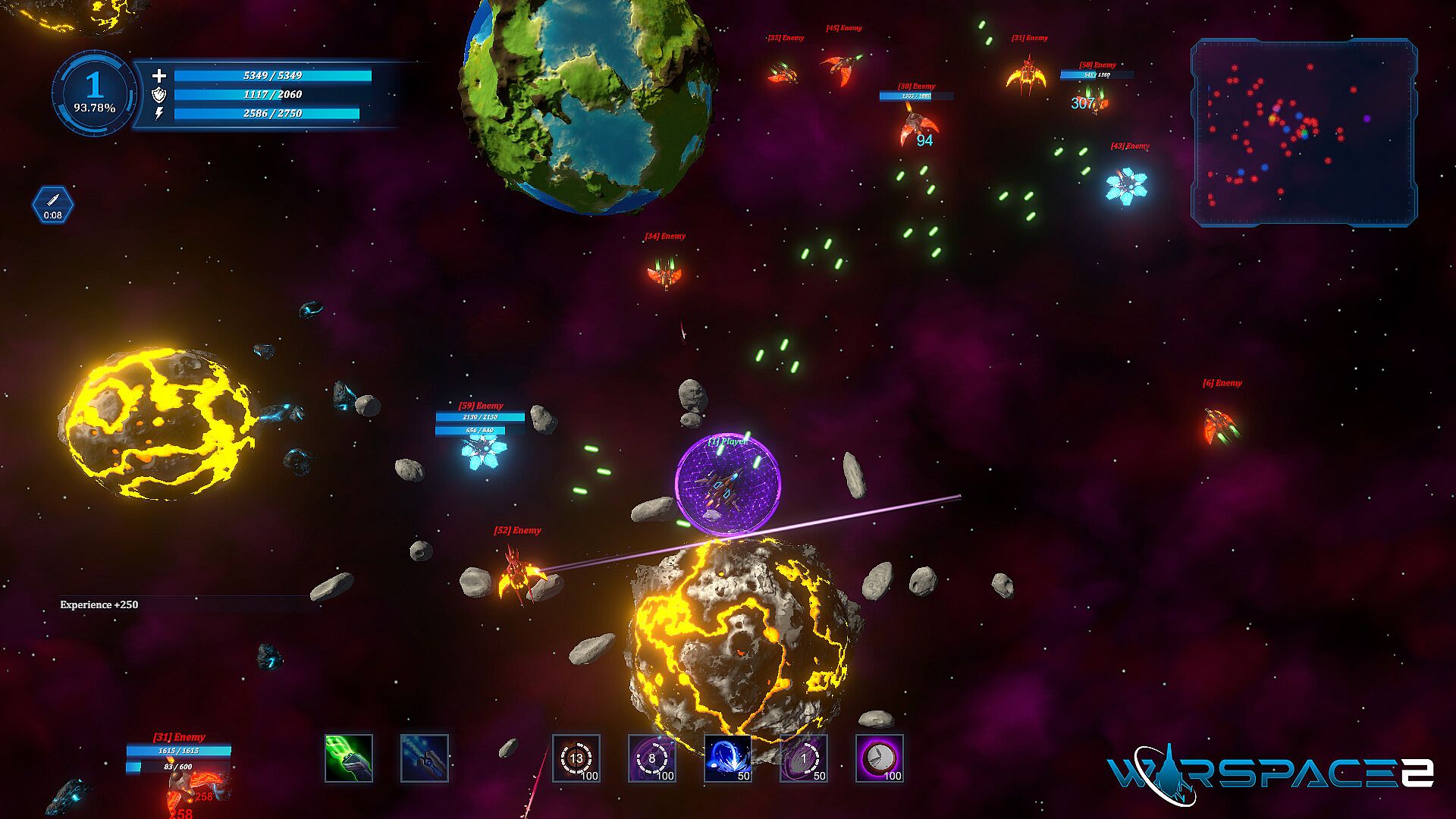Select the blue twin cannon weapon slot
1456x819 pixels.
pos(425,758)
